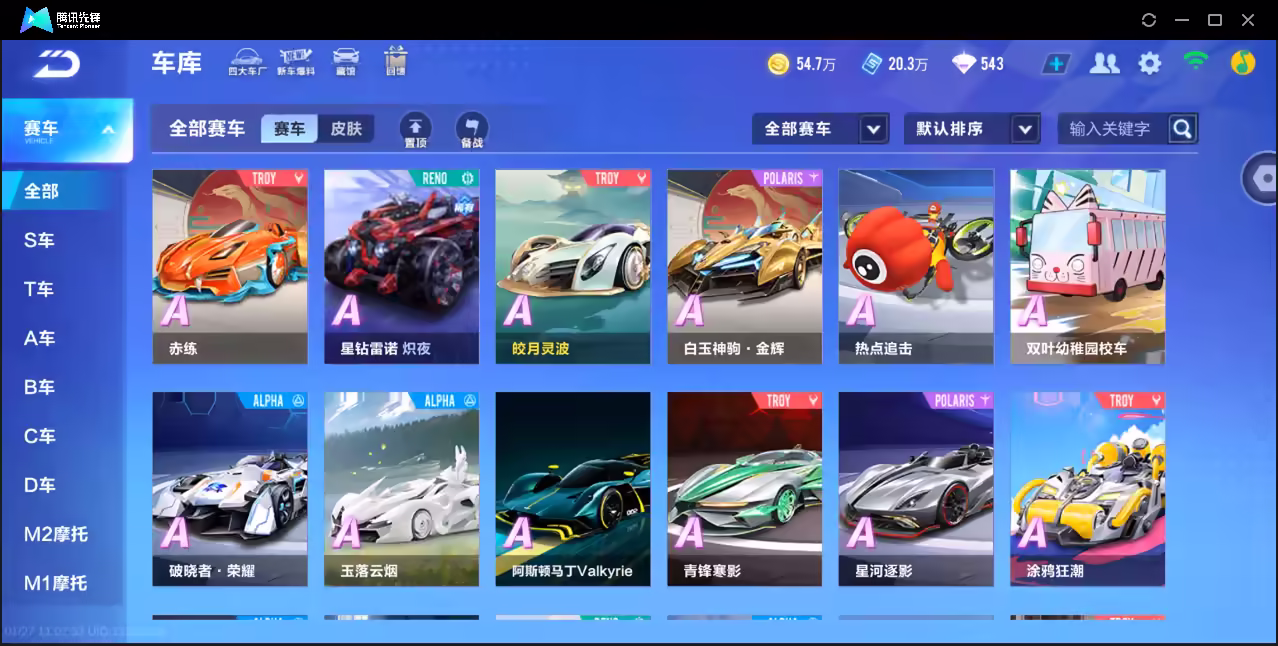Choose the 阿斯顿马丁Valkyrie car card
The height and width of the screenshot is (646, 1278).
573,488
